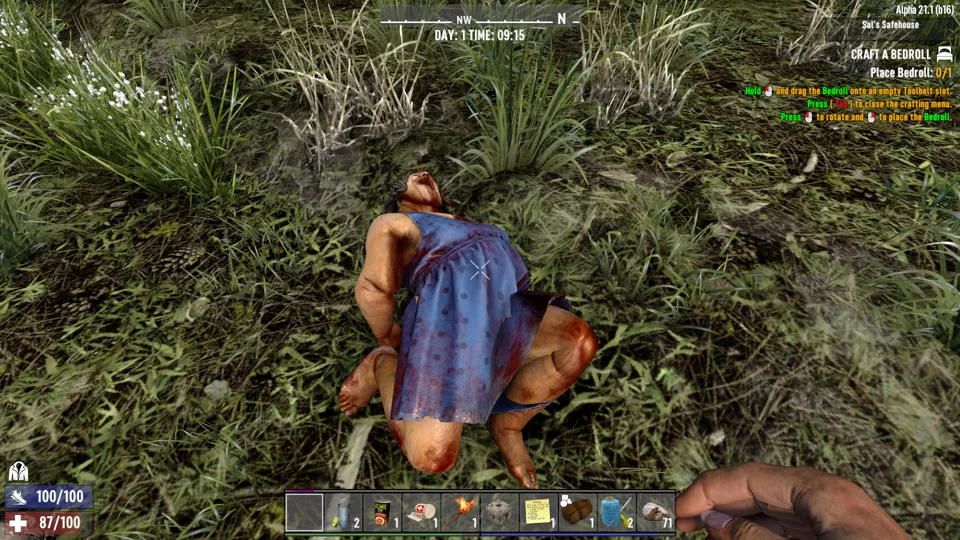Open the yellow note in the toolbelt
This screenshot has width=960, height=540.
click(x=538, y=512)
